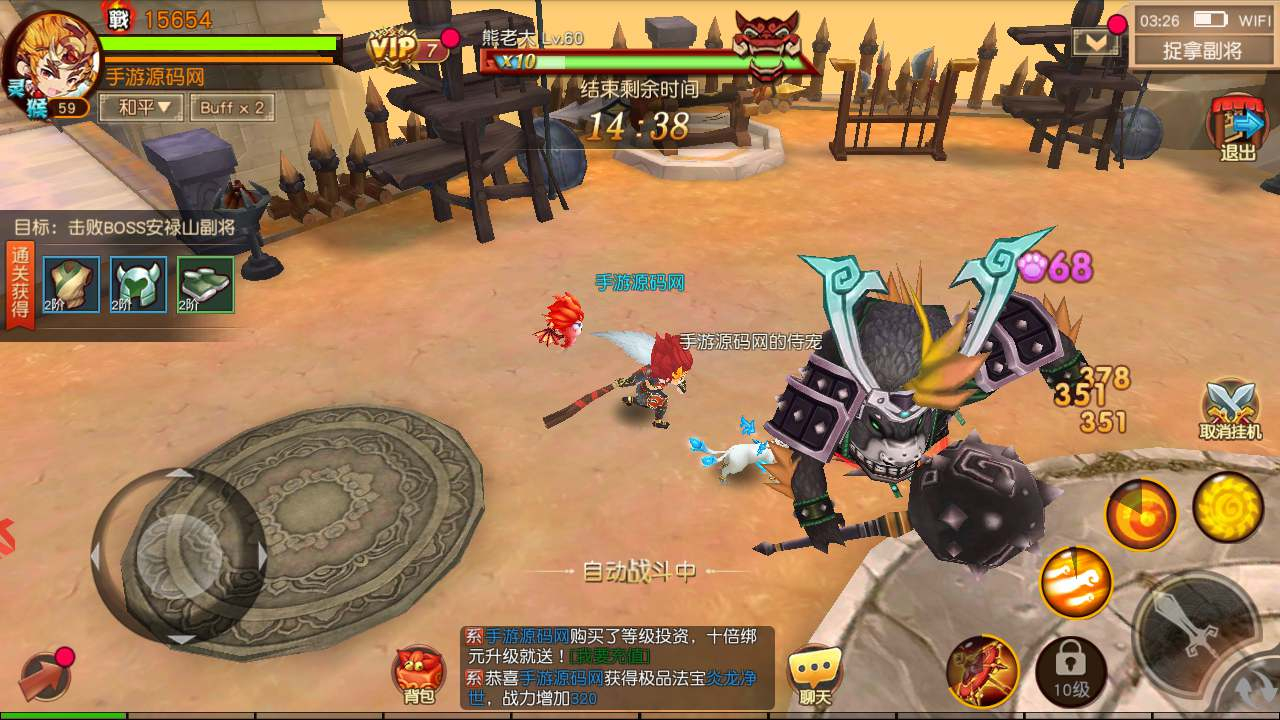The width and height of the screenshot is (1280, 720).
Task: Tap the 退出 exit dungeon button
Action: point(1238,130)
